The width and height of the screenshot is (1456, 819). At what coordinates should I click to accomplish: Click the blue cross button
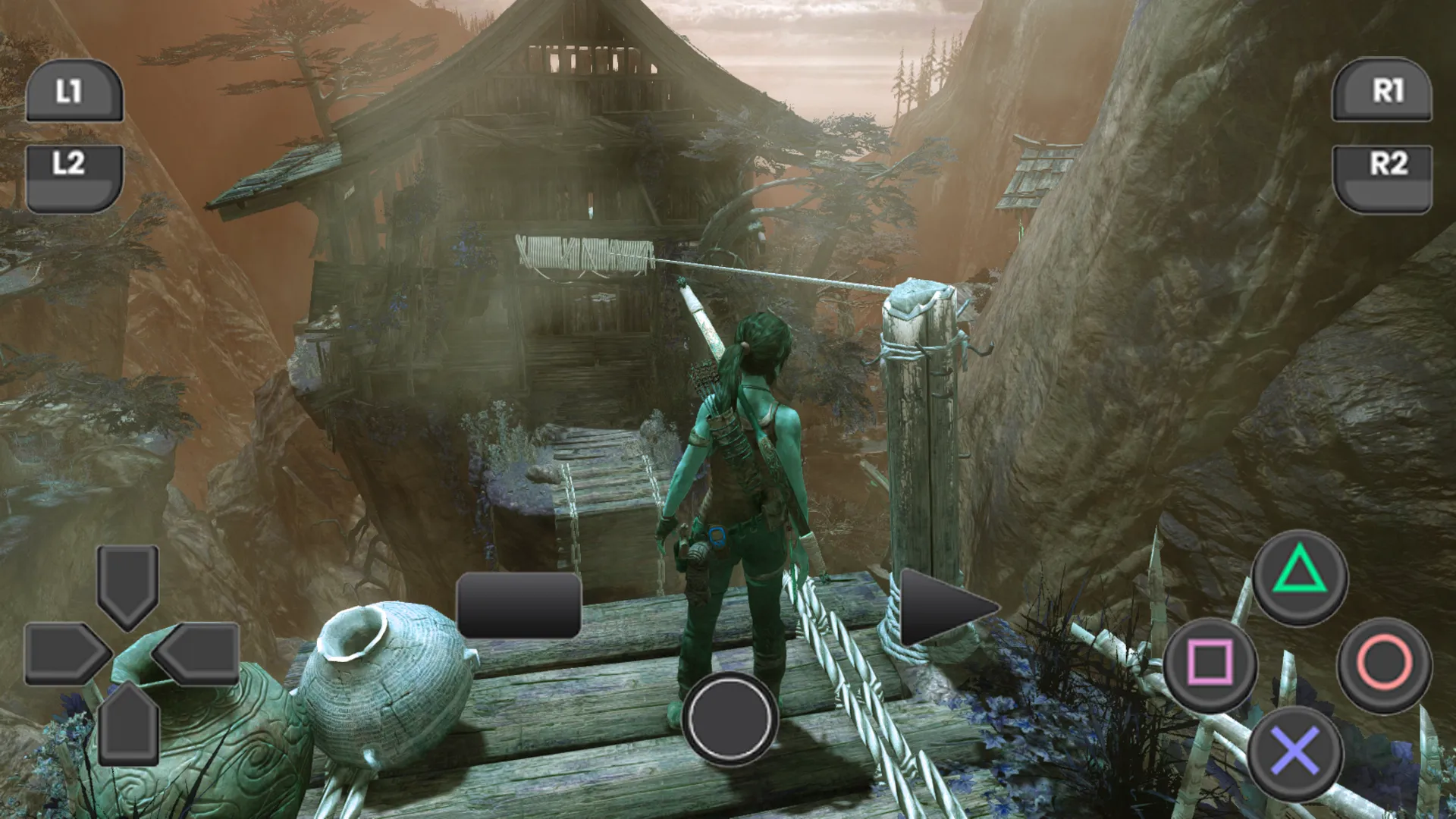[x=1295, y=752]
